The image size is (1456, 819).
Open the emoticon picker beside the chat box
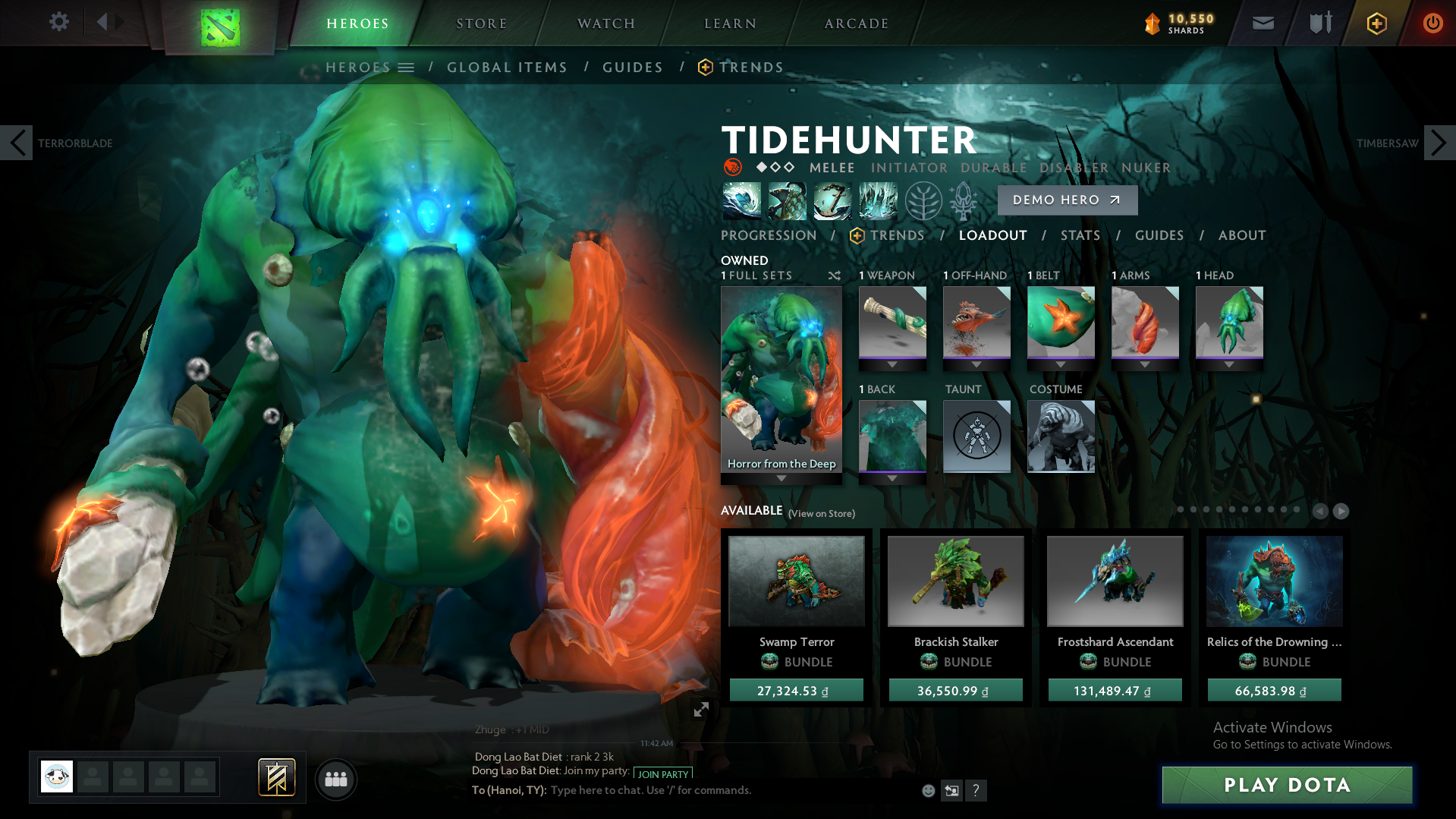pos(928,790)
